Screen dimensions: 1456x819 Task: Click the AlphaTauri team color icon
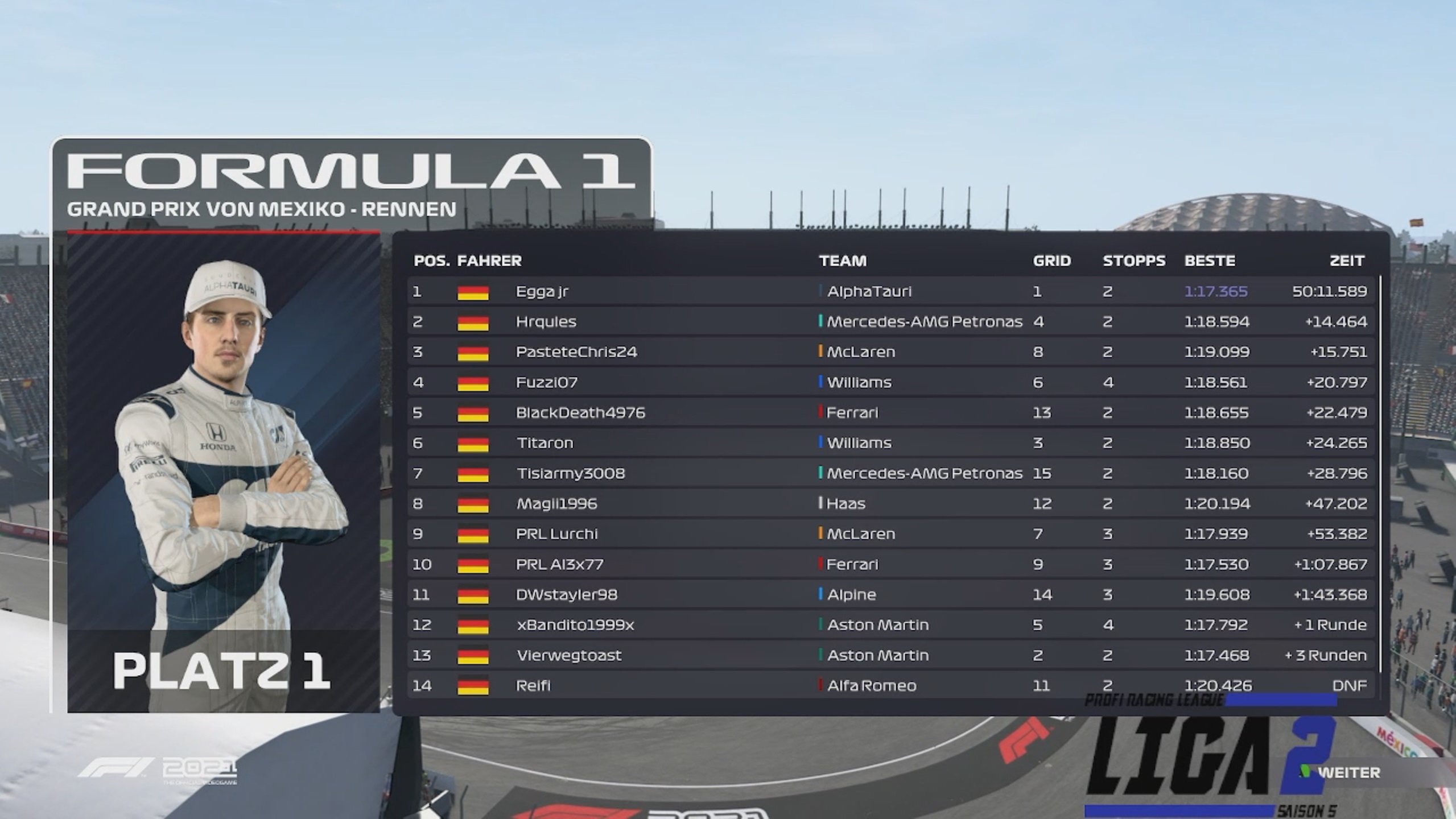click(x=819, y=291)
